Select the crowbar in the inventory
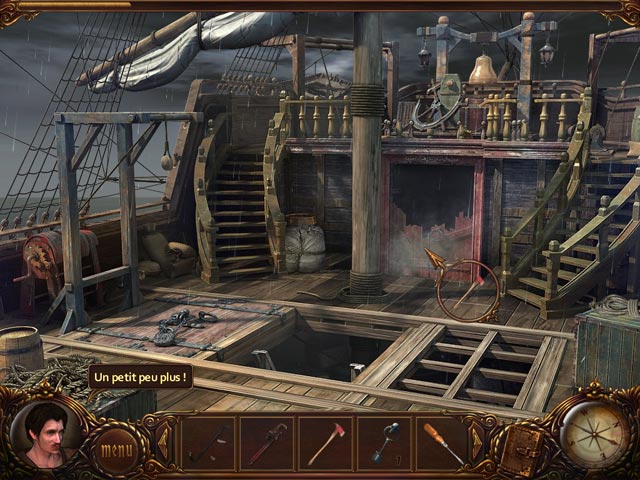Screen dimensions: 640x480 (207, 442)
